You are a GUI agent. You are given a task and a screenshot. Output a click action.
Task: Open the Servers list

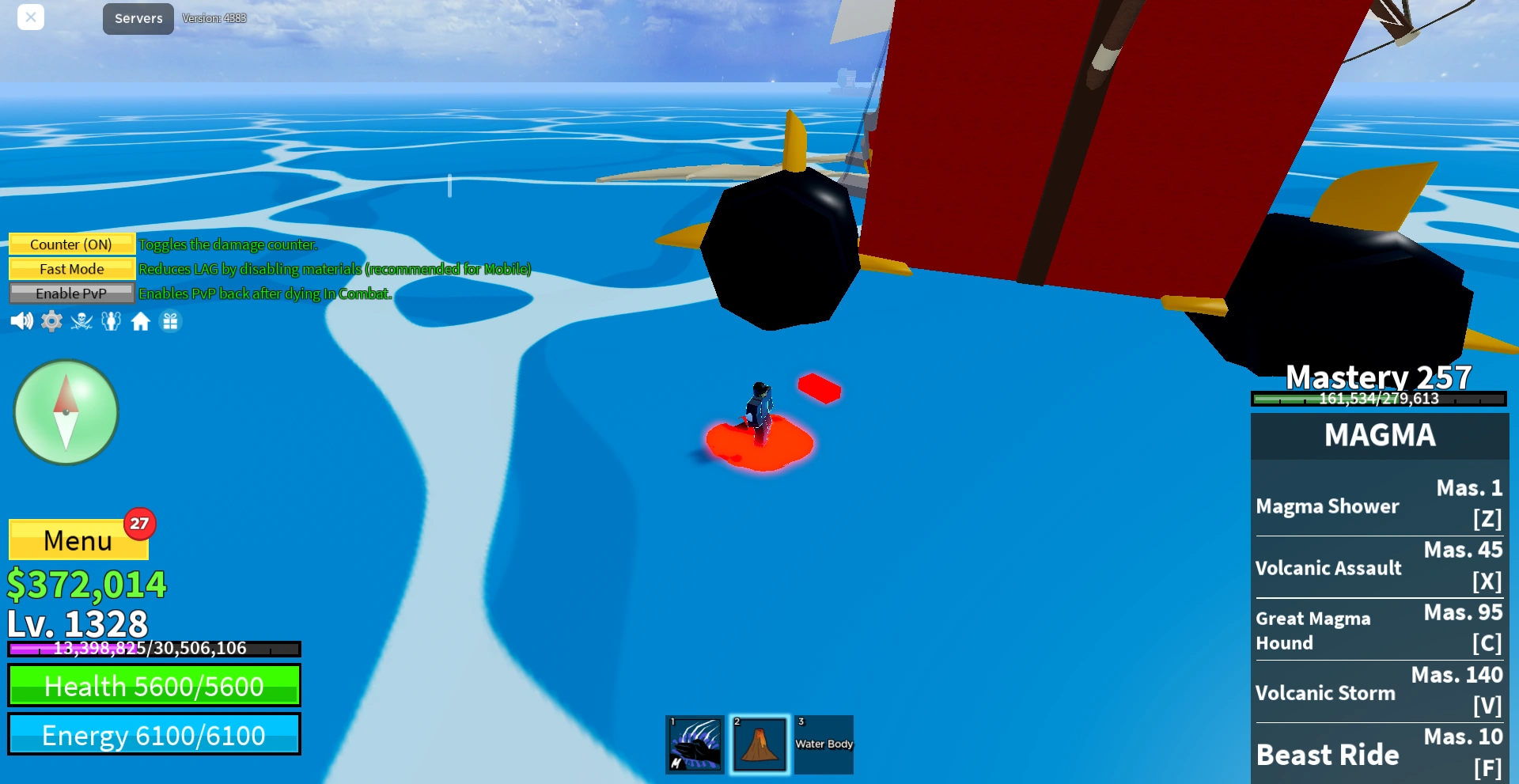pyautogui.click(x=137, y=18)
